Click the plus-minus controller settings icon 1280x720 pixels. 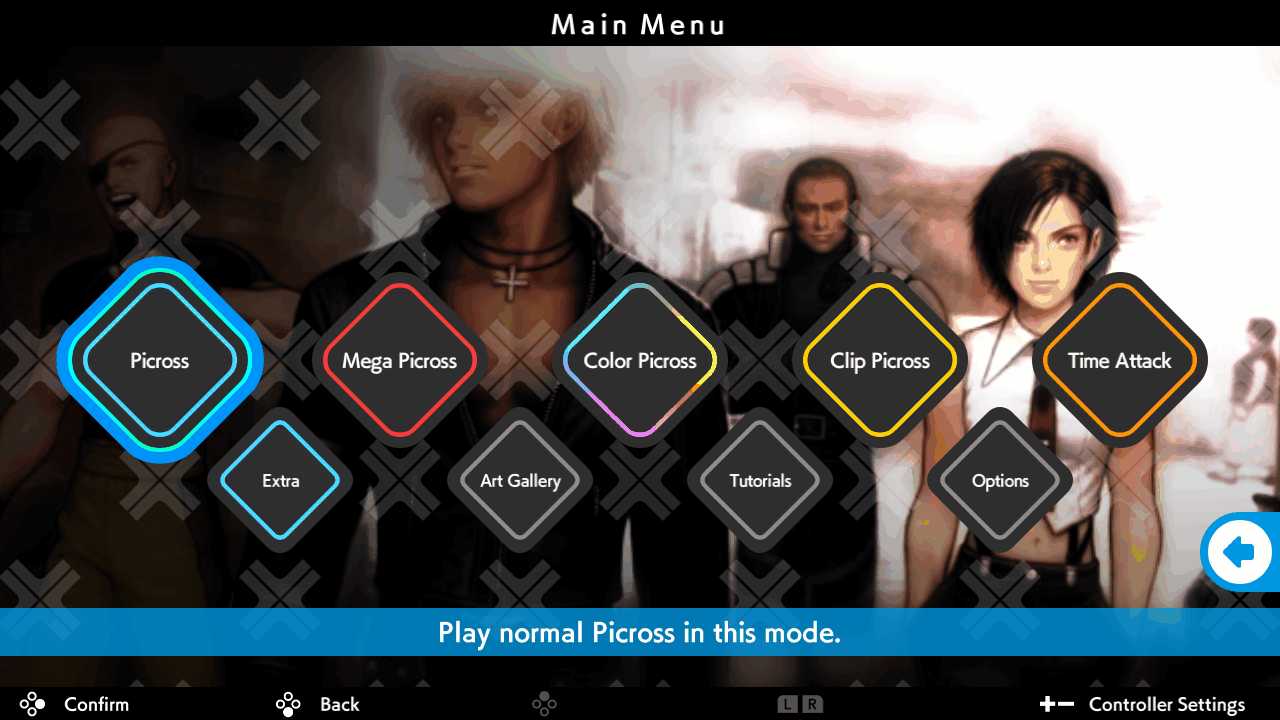pyautogui.click(x=1059, y=704)
